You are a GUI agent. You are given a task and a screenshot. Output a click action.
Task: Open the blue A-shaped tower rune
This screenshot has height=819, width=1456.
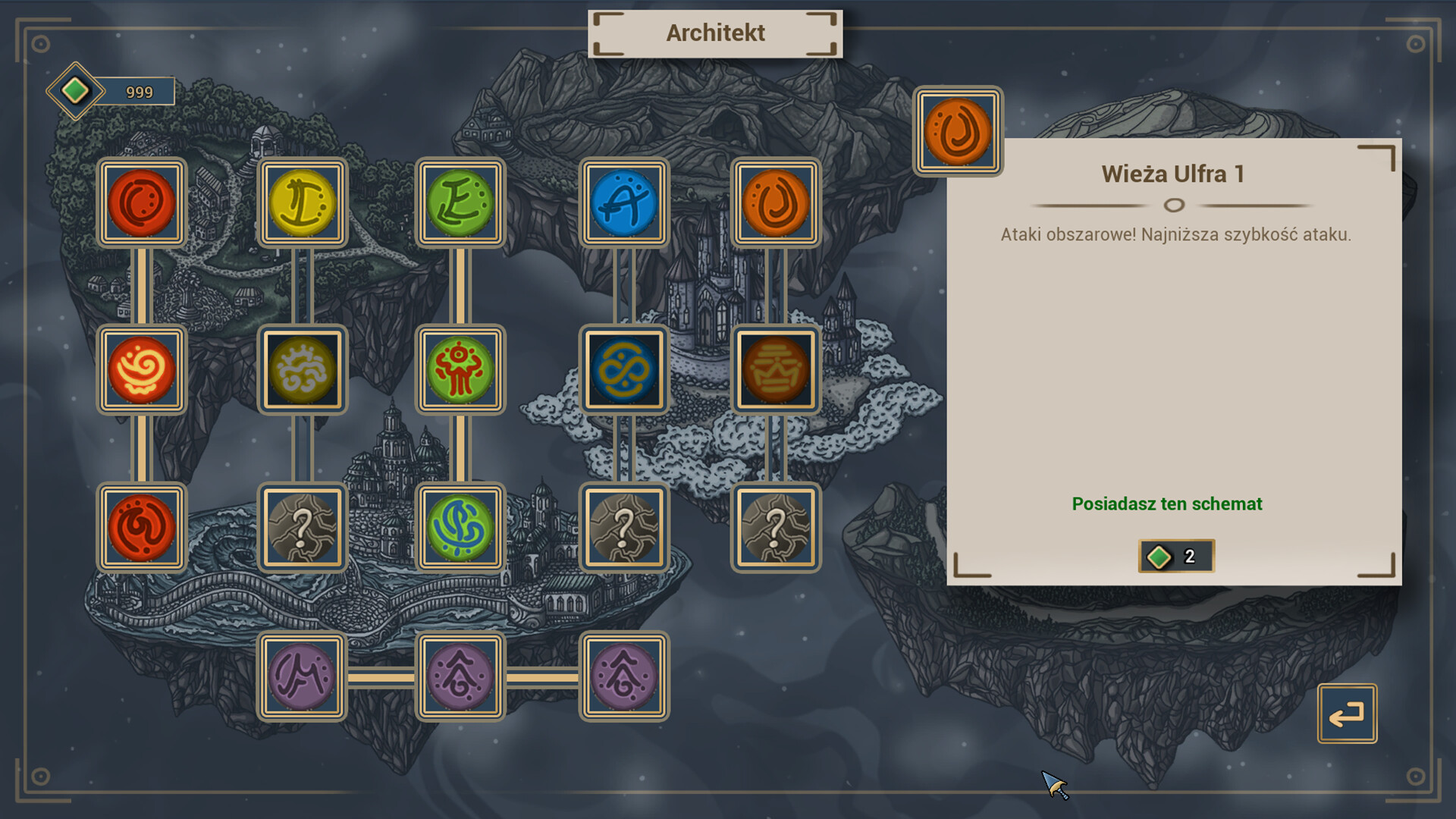[x=624, y=203]
